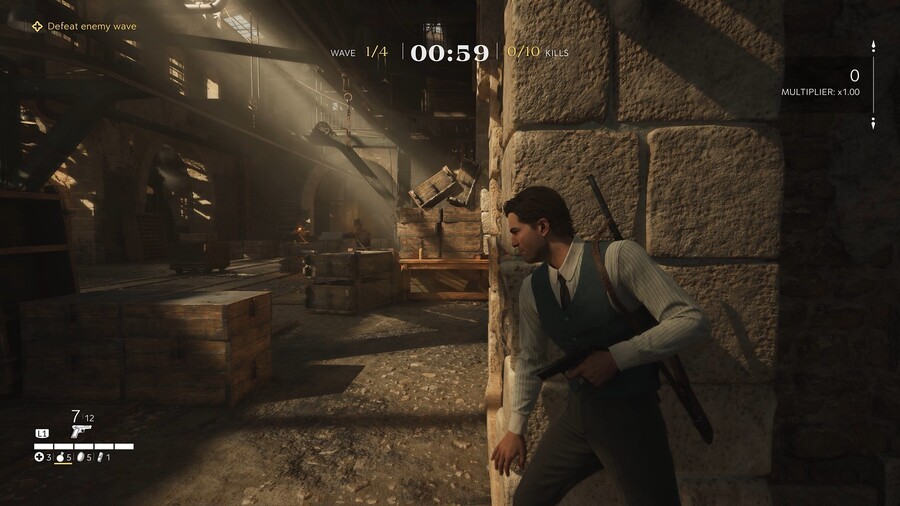
Task: Choose the medkit cross item icon
Action: tap(39, 457)
